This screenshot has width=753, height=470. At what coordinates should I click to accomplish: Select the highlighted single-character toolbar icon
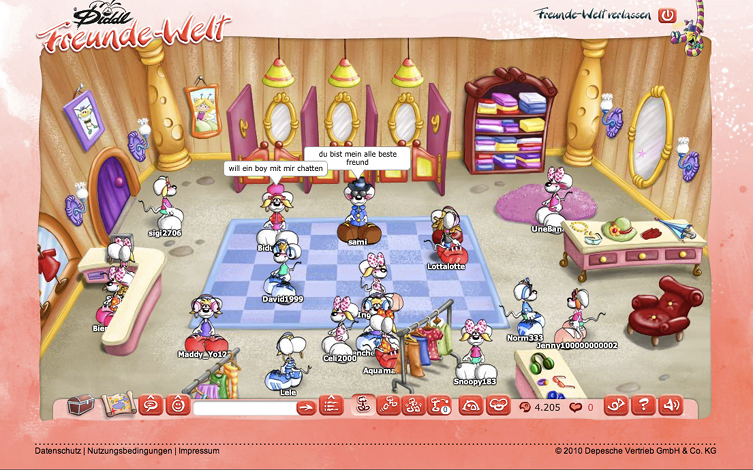pyautogui.click(x=364, y=405)
